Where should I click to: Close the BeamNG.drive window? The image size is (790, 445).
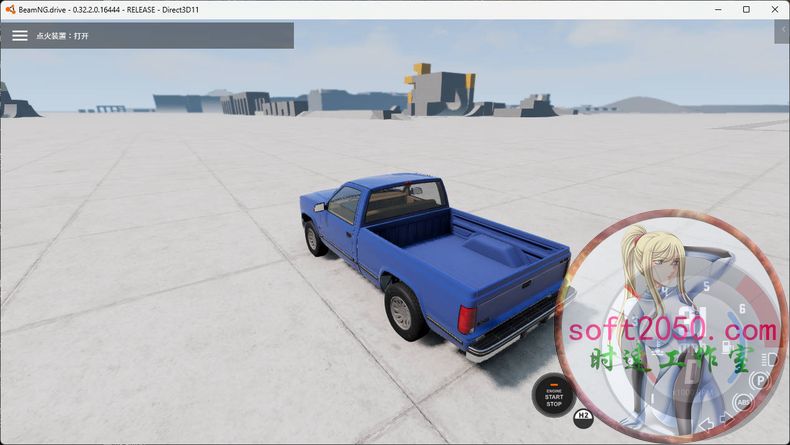pyautogui.click(x=773, y=9)
